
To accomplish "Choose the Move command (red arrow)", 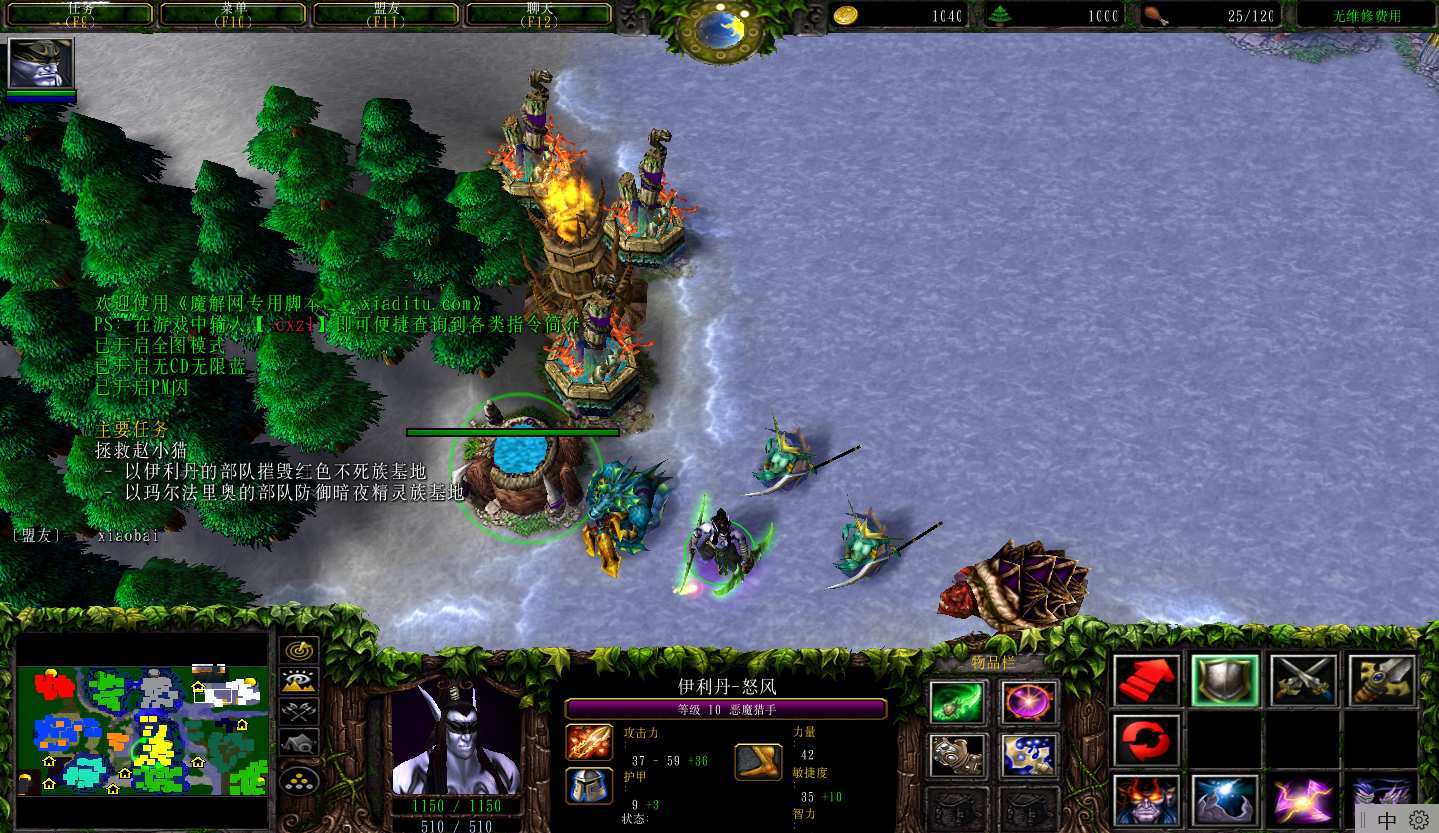I will (1146, 680).
